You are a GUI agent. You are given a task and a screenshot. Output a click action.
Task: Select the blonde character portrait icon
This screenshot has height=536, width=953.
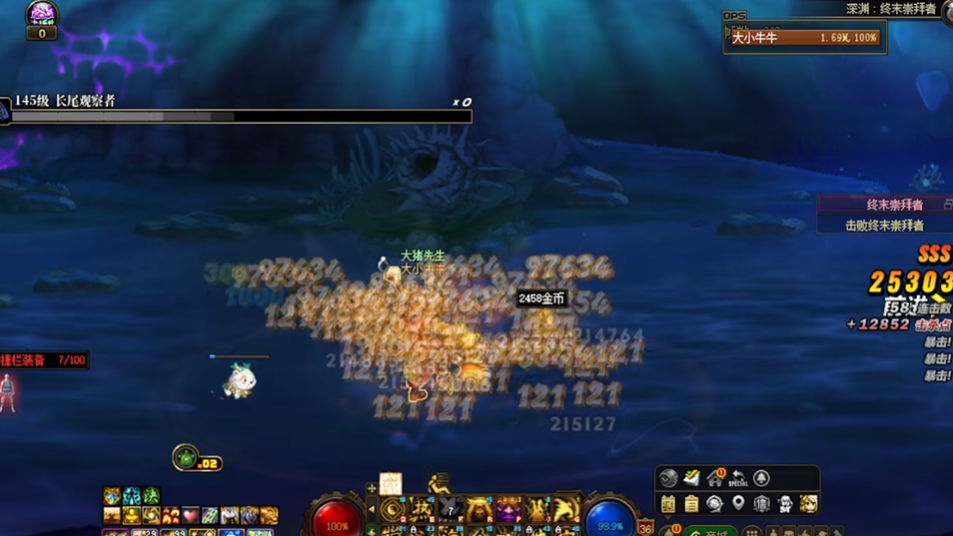(x=808, y=503)
